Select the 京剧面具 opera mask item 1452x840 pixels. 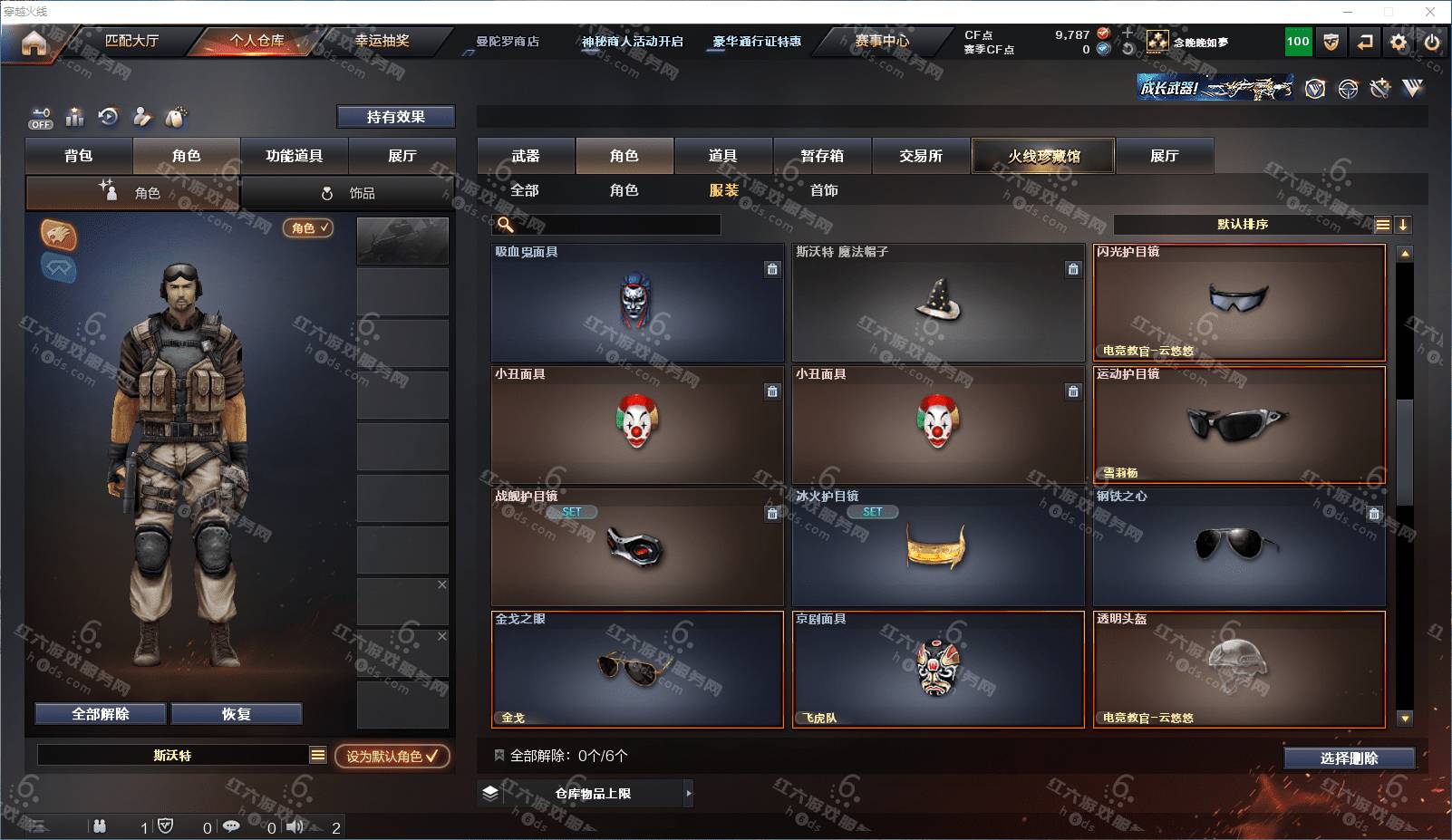(x=938, y=670)
